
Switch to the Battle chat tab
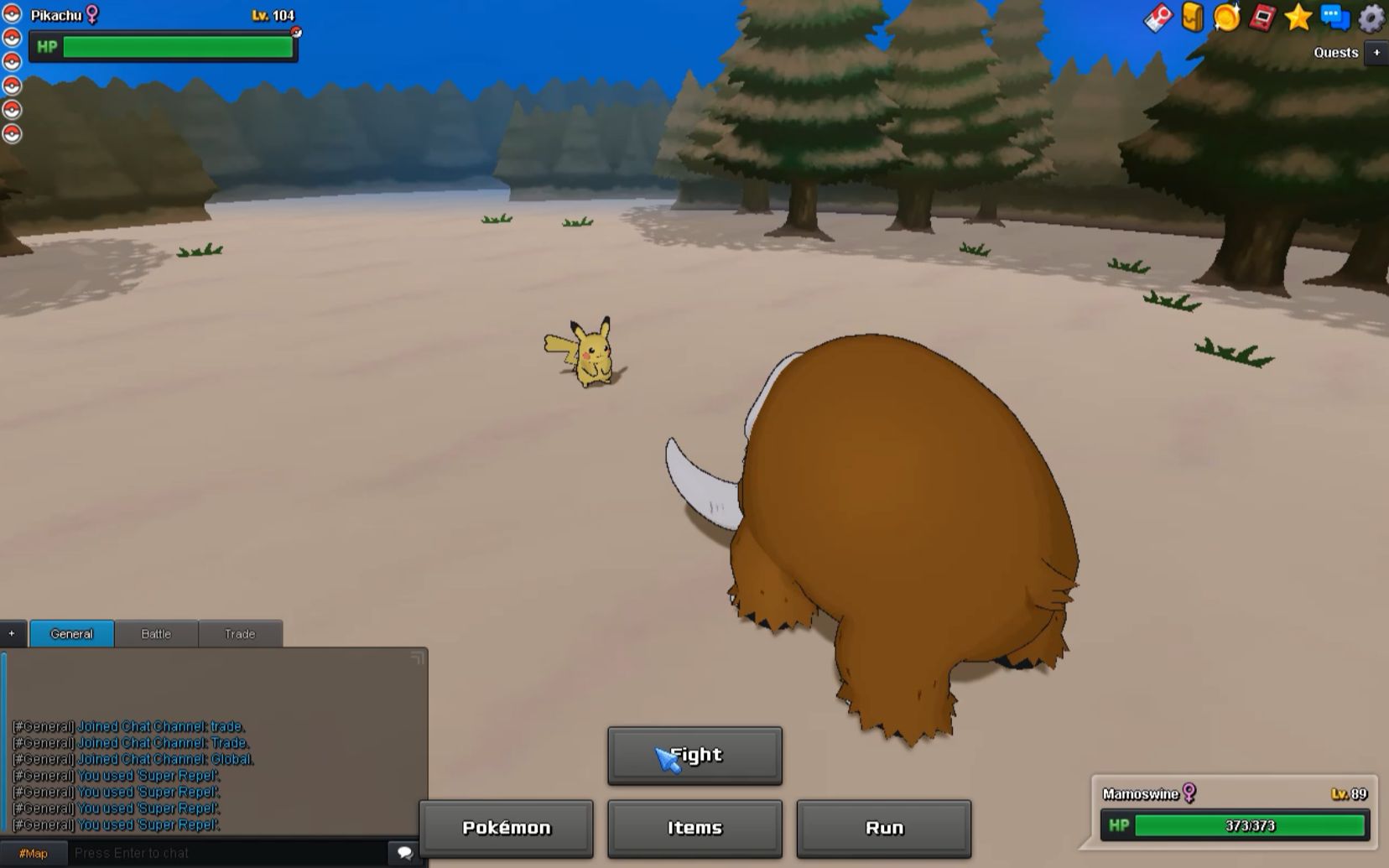(x=156, y=634)
